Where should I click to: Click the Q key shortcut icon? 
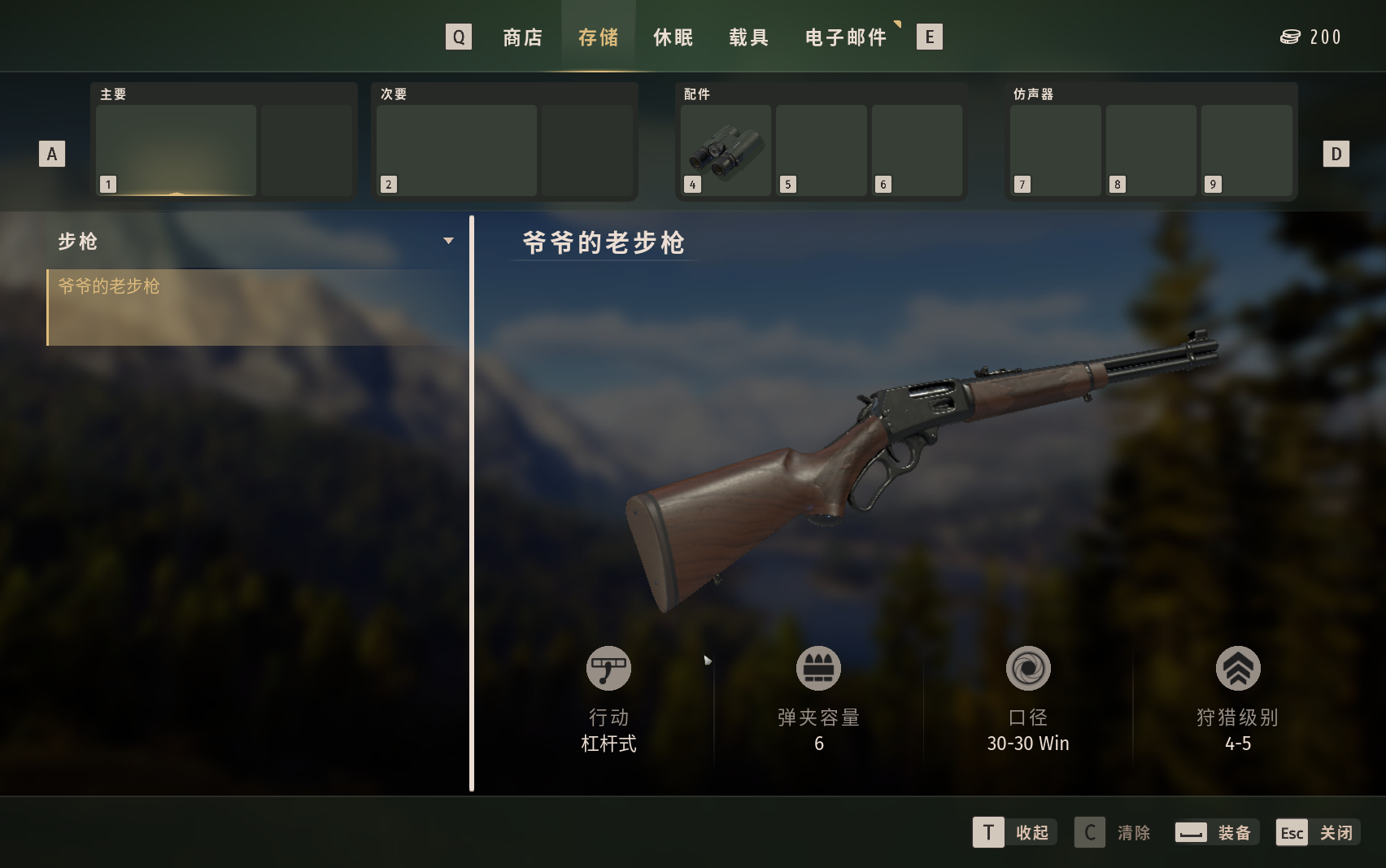(458, 37)
